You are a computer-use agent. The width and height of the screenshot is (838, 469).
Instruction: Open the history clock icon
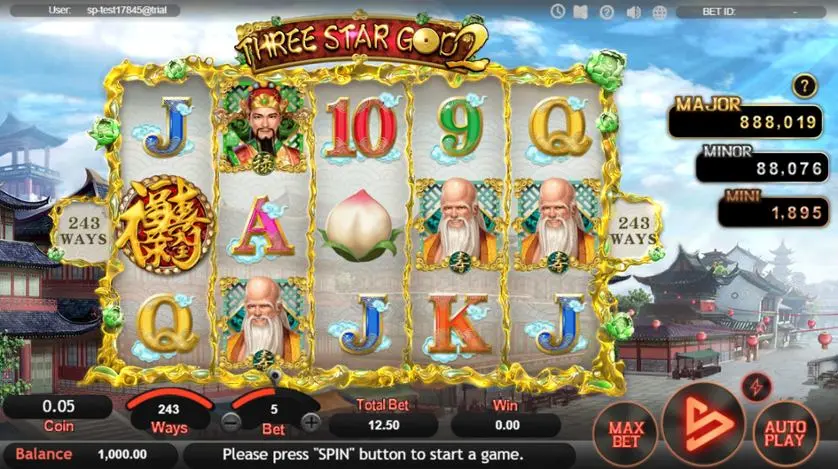[x=558, y=12]
